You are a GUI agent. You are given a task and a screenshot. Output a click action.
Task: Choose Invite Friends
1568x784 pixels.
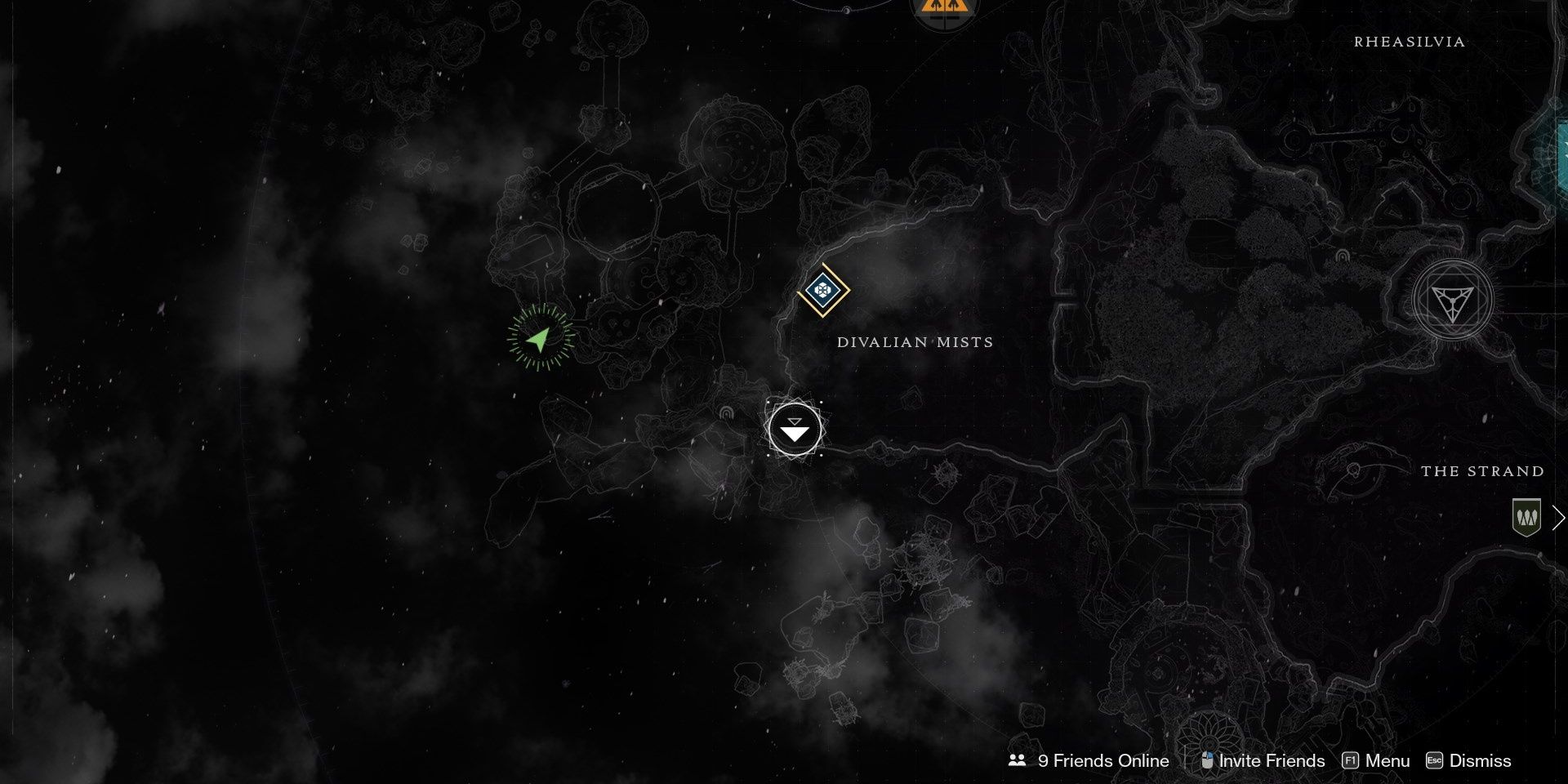[1263, 760]
